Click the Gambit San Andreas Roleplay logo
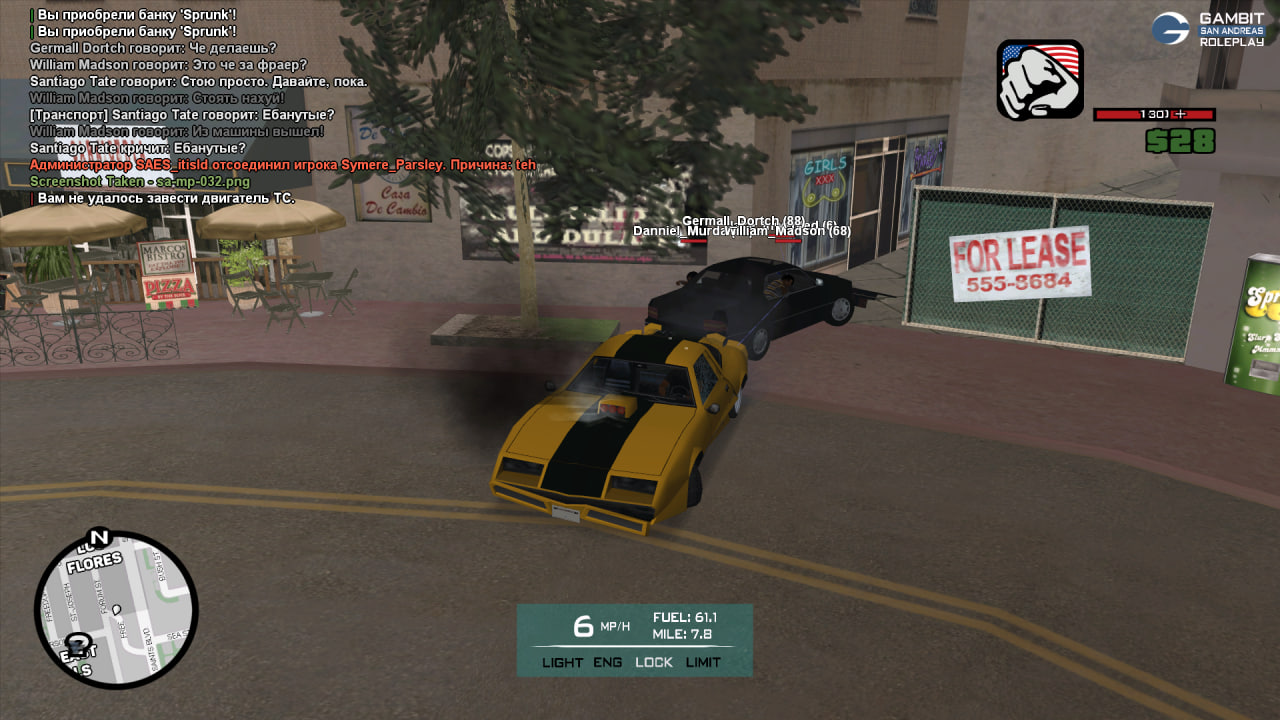 pos(1208,29)
